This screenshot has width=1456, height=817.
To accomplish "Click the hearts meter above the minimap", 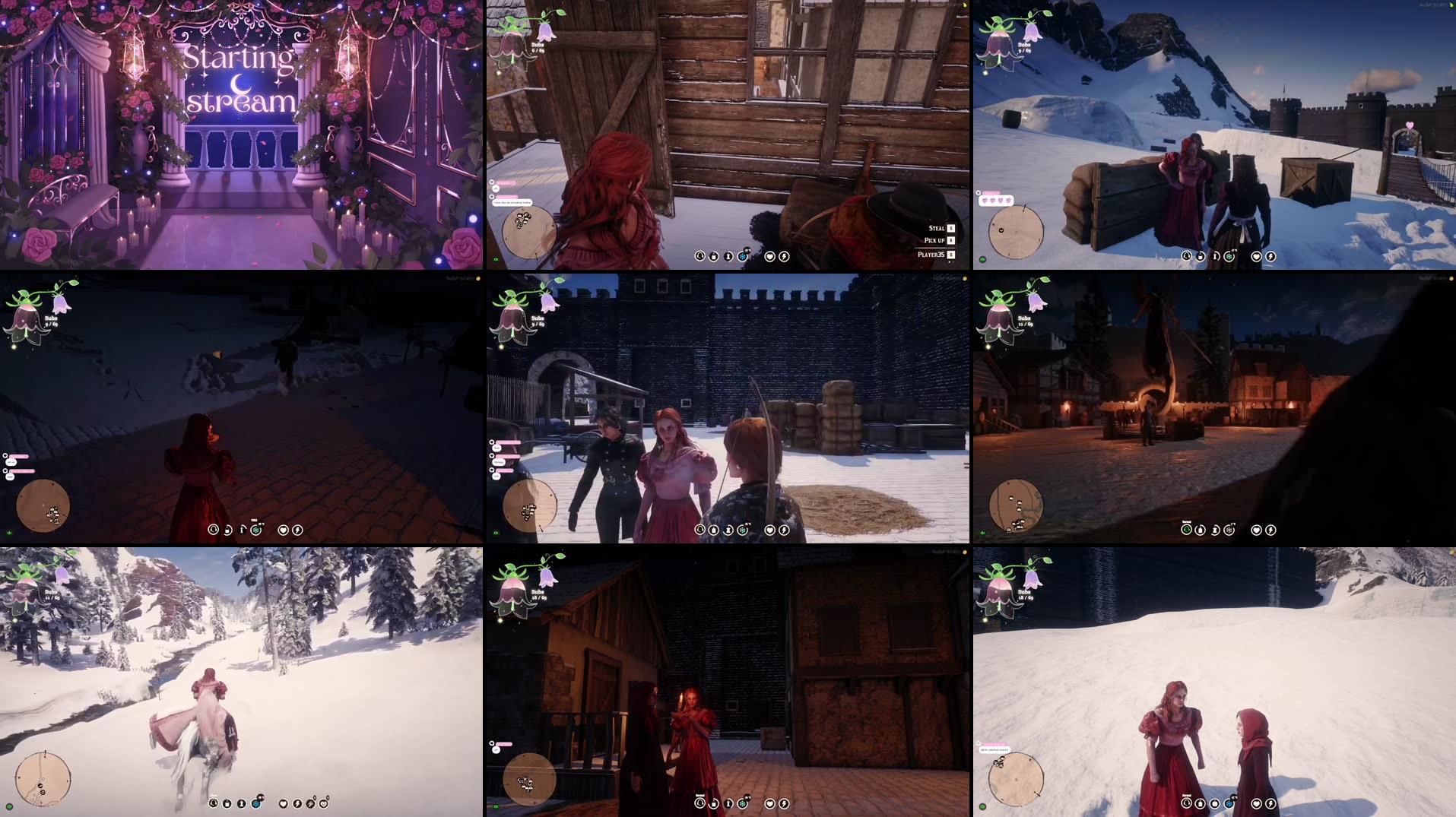I will click(x=997, y=200).
